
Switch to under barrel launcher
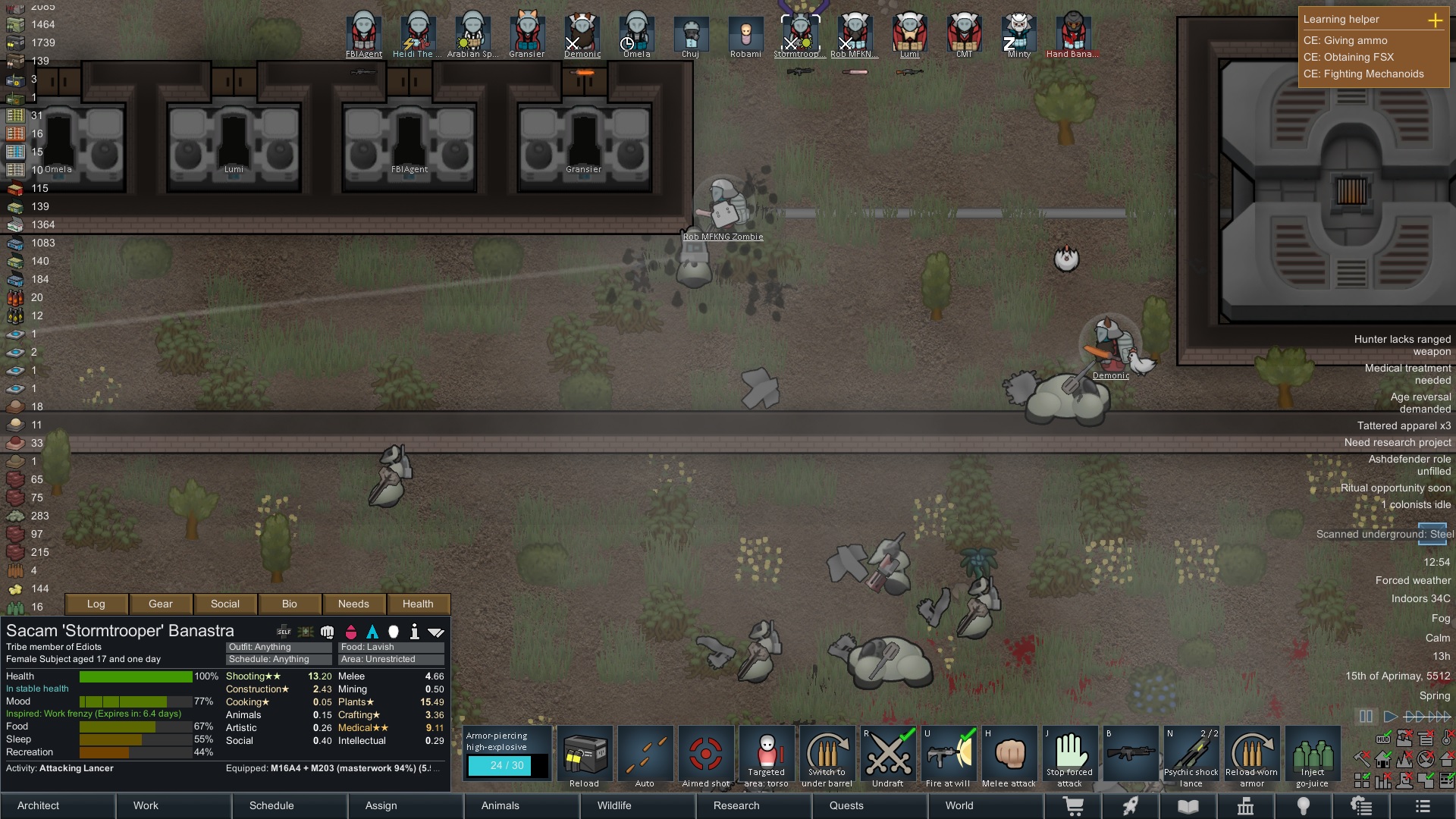(x=827, y=757)
